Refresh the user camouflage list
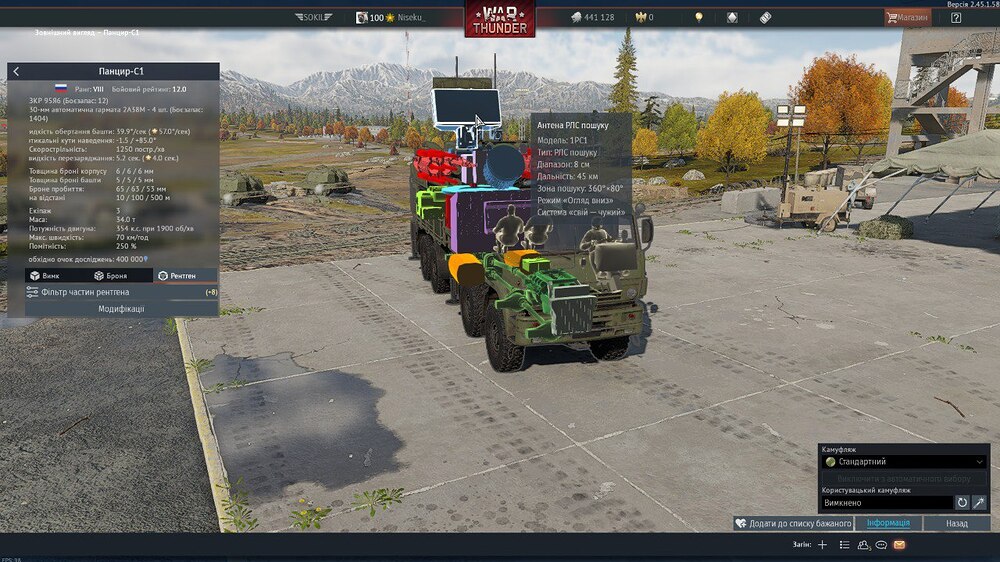1000x562 pixels. [962, 502]
